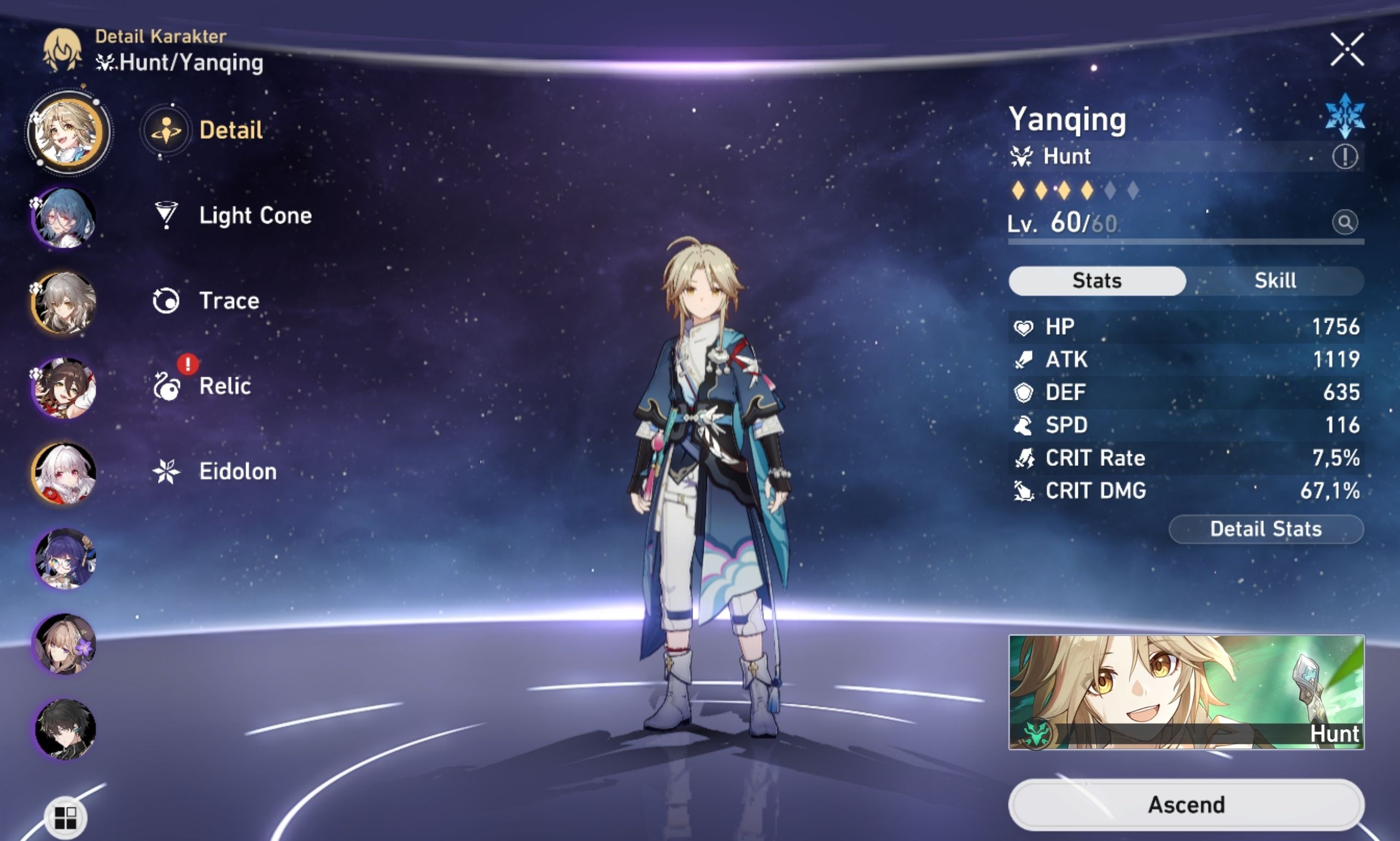
Task: Open the Light Cone section
Action: coord(255,216)
